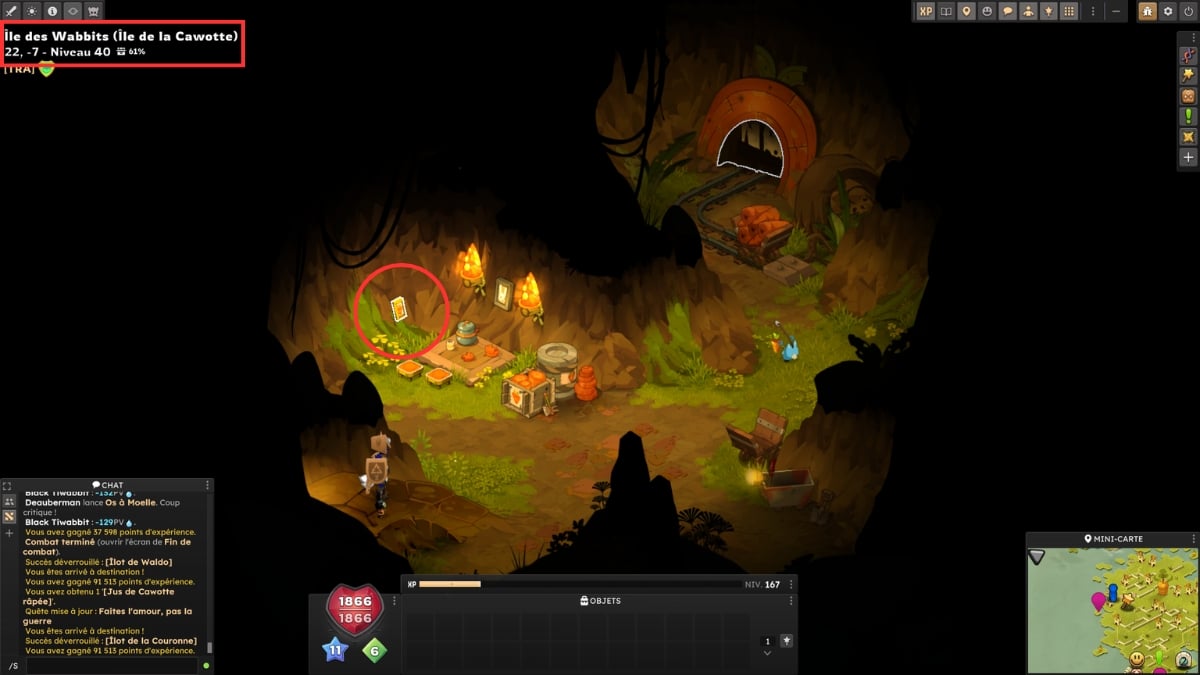Open the open-book icon in top toolbar

pyautogui.click(x=946, y=11)
